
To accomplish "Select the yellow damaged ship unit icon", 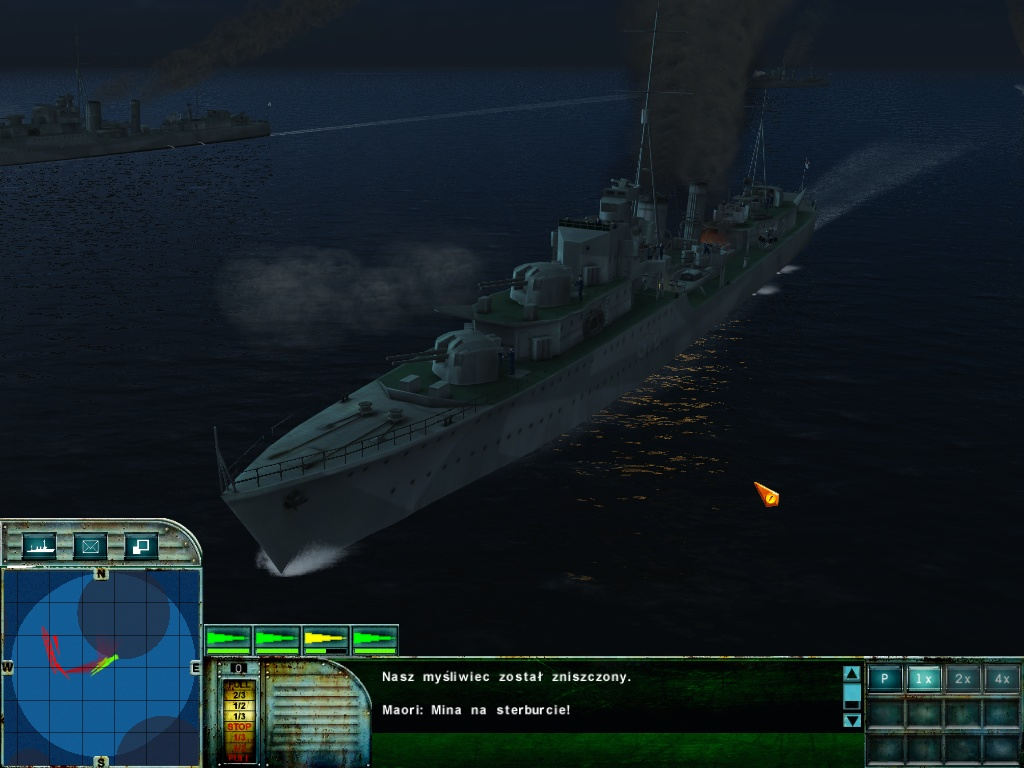I will [x=325, y=638].
